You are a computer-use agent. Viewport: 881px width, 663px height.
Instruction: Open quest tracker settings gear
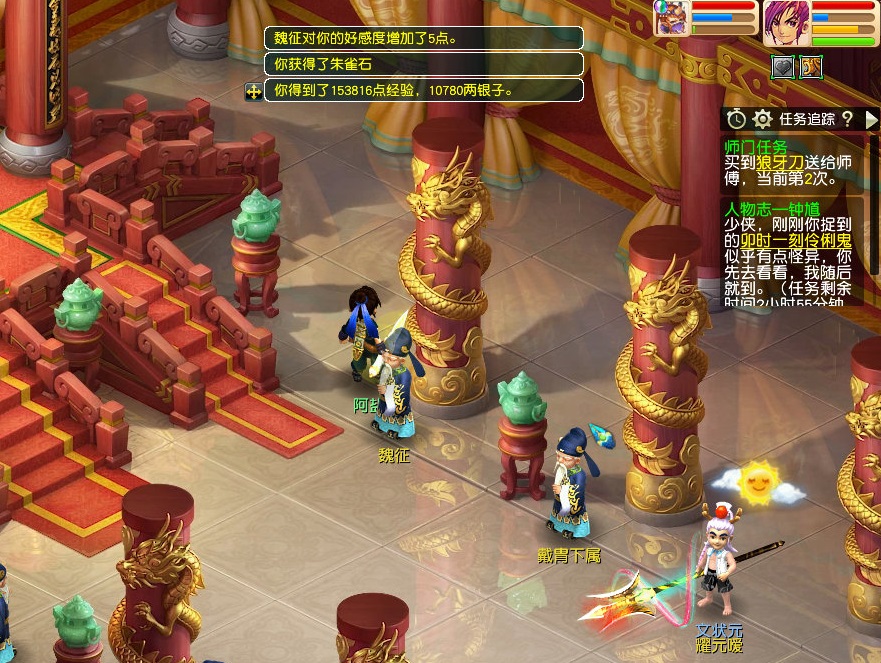(762, 119)
